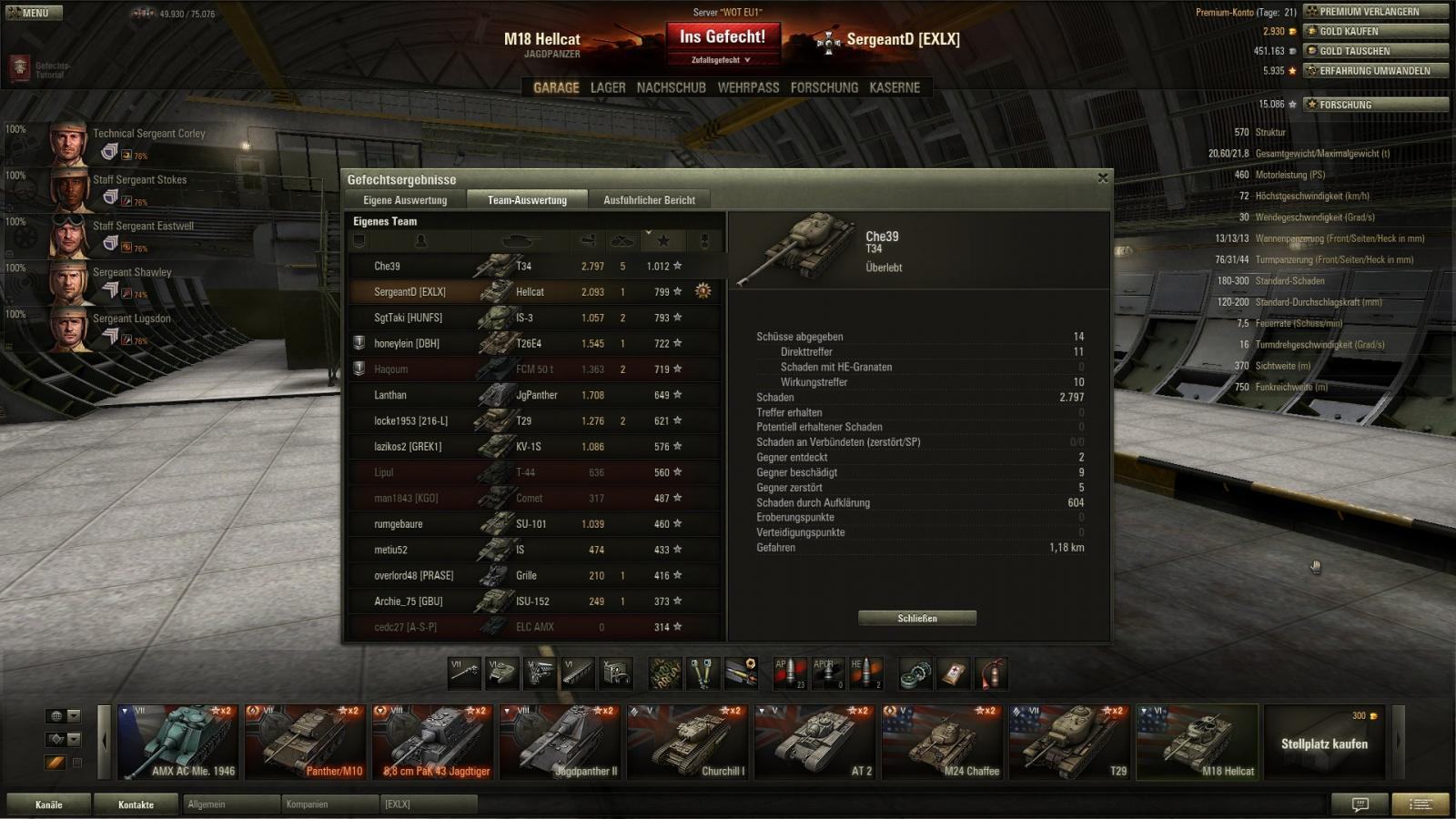The image size is (1456, 819).
Task: Switch to Eigene Auswertung tab
Action: (405, 200)
